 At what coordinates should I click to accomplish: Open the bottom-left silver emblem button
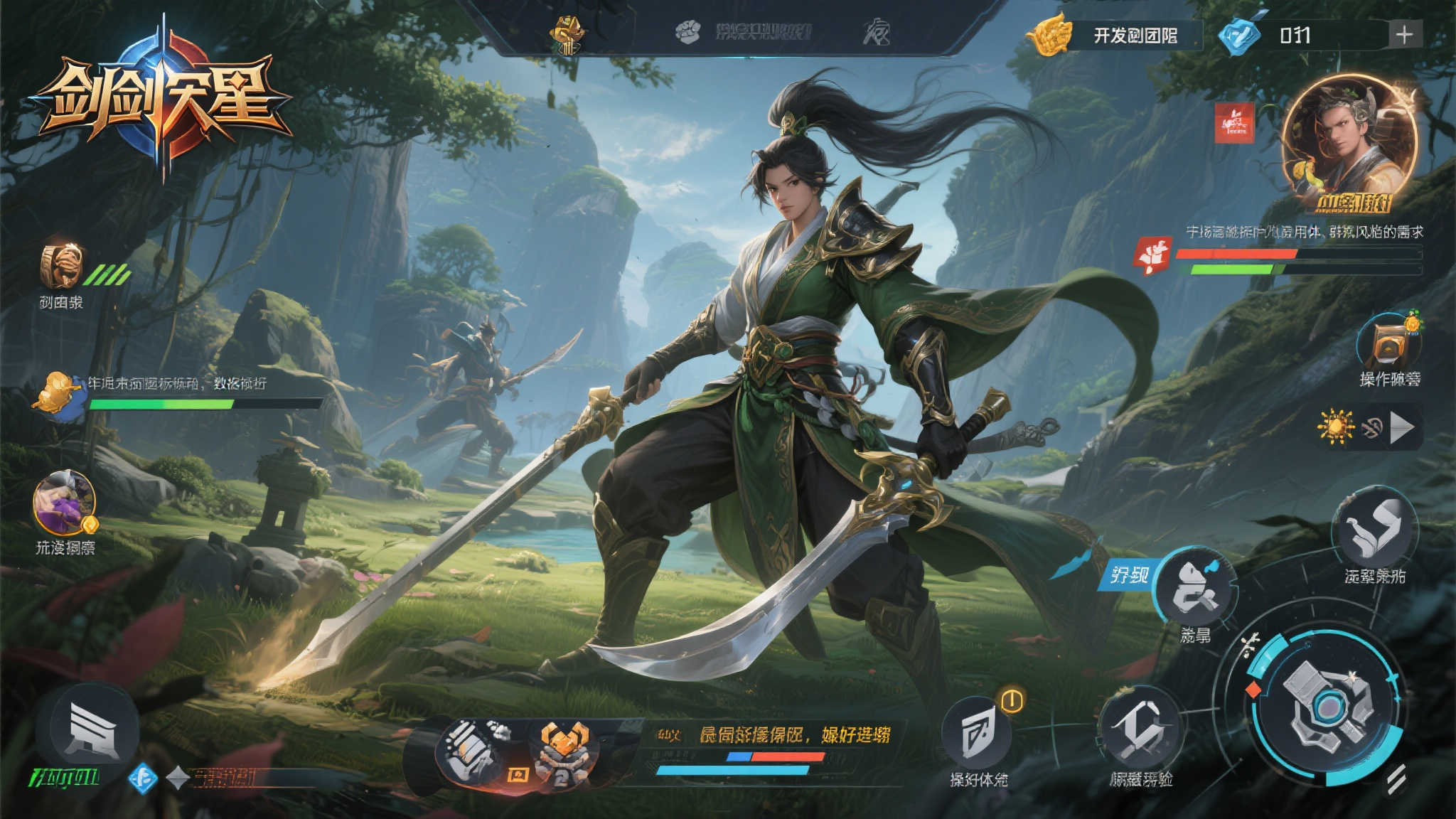[88, 729]
